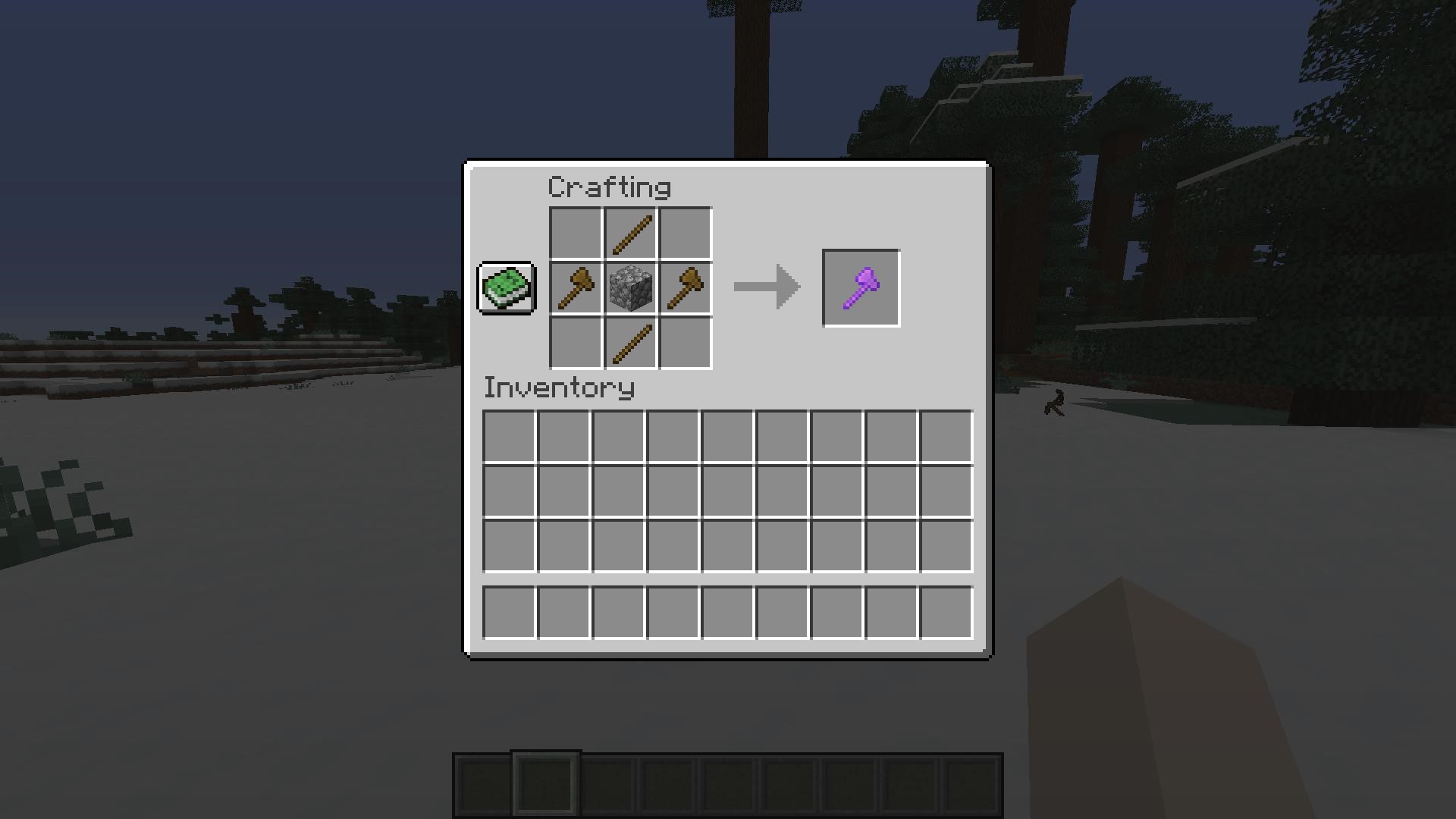Click the Crafting title label

[x=609, y=187]
